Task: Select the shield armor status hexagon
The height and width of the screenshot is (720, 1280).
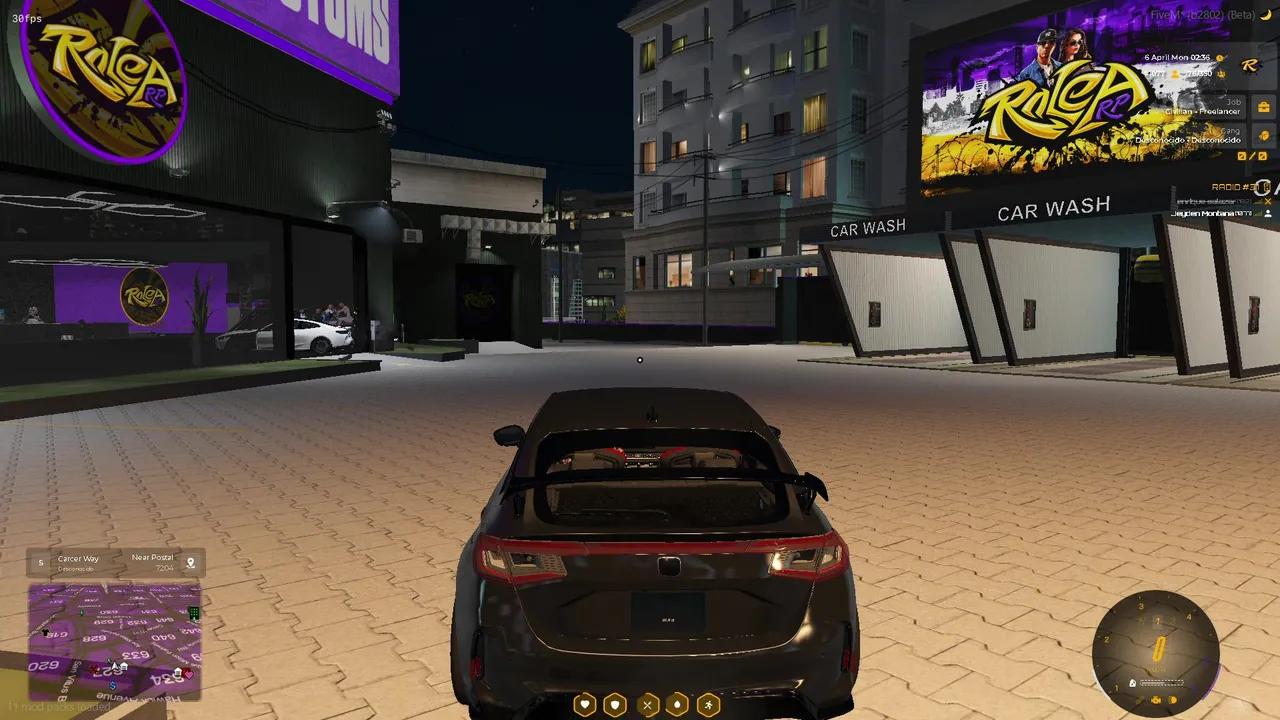Action: pyautogui.click(x=615, y=704)
